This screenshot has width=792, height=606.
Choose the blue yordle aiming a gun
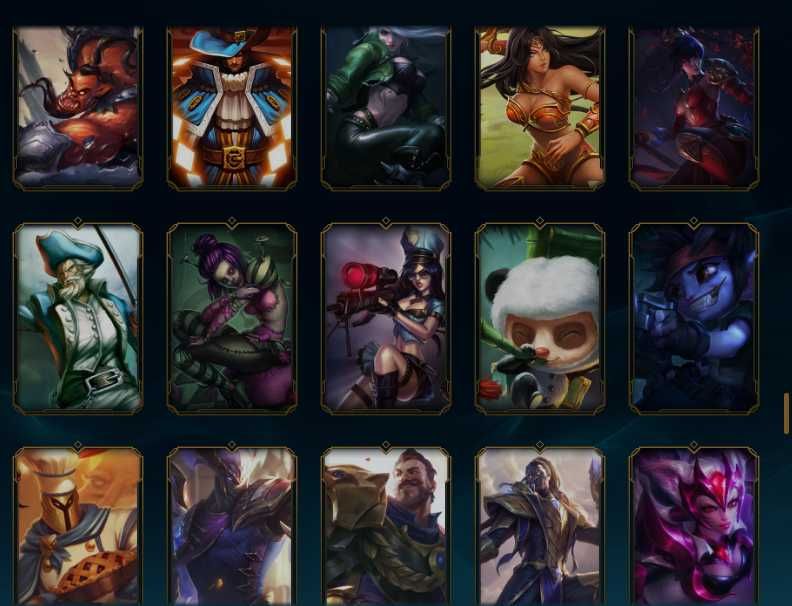[x=694, y=318]
